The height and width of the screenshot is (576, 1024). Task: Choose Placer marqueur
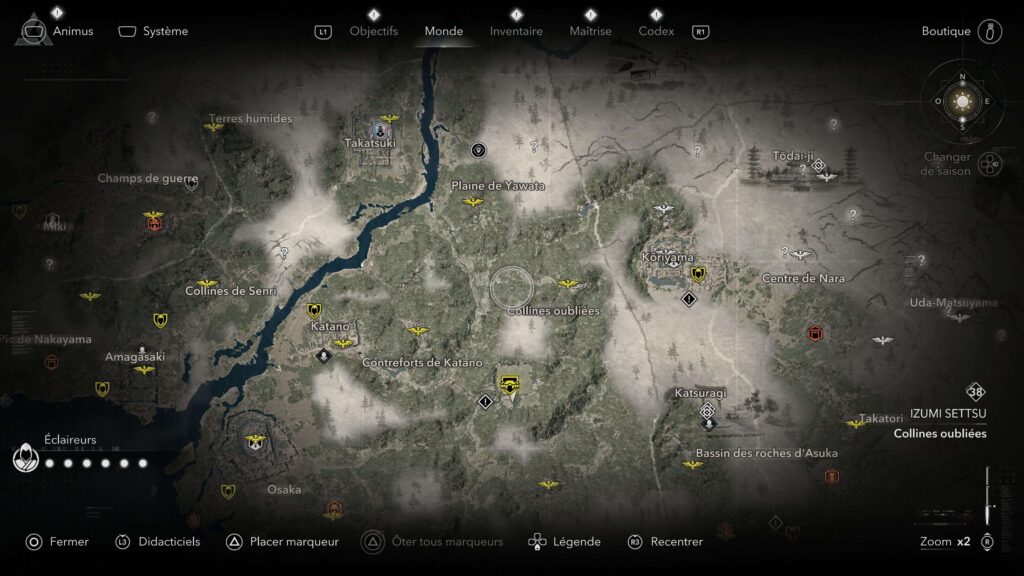[294, 542]
